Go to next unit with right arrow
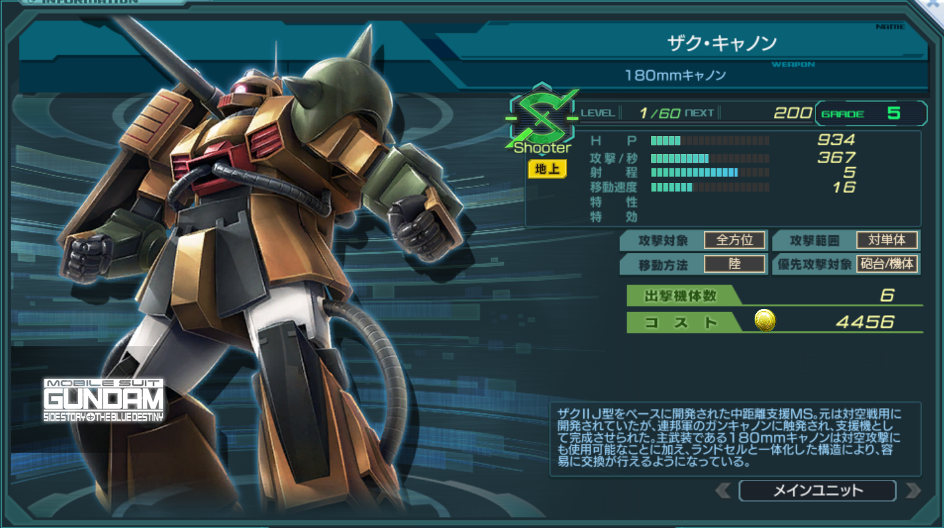Screen dimensions: 944x528 911,490
